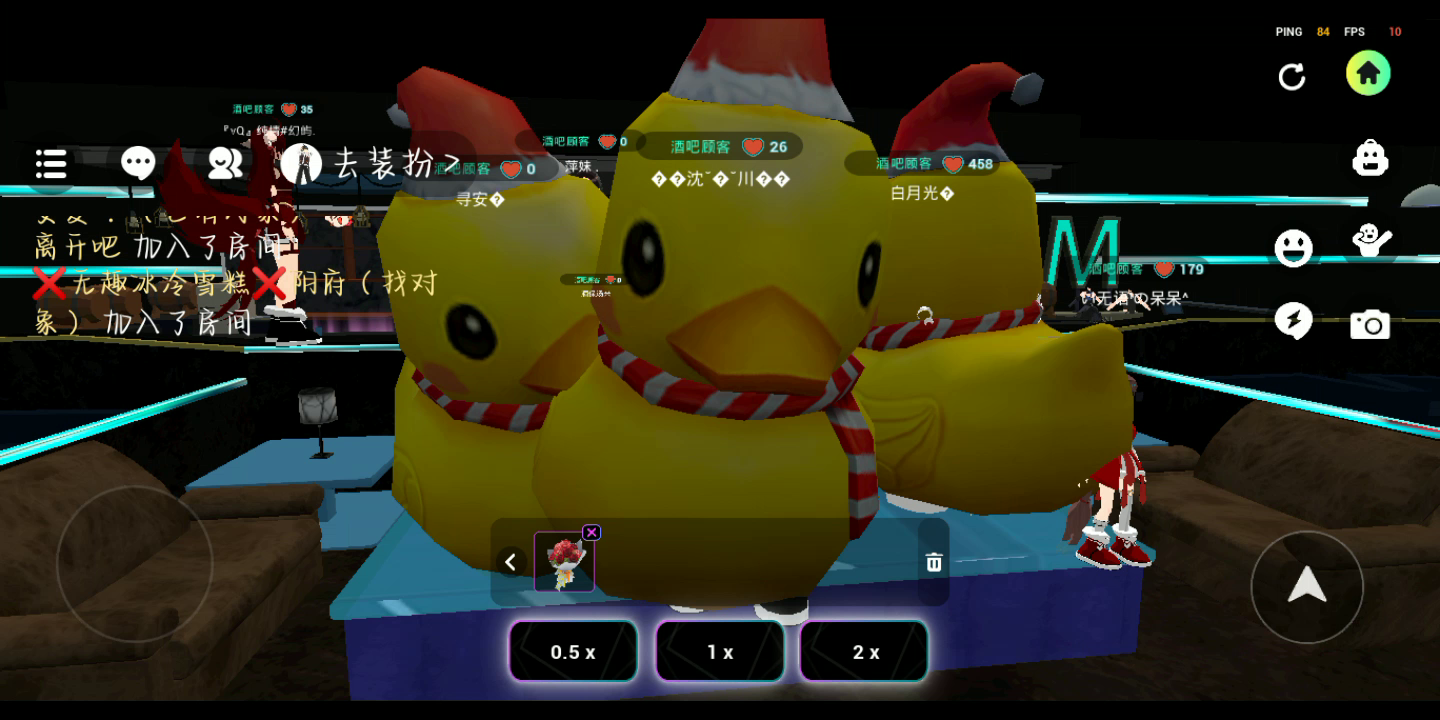The width and height of the screenshot is (1440, 720).
Task: Tap the jump arrow button
Action: pyautogui.click(x=1306, y=586)
